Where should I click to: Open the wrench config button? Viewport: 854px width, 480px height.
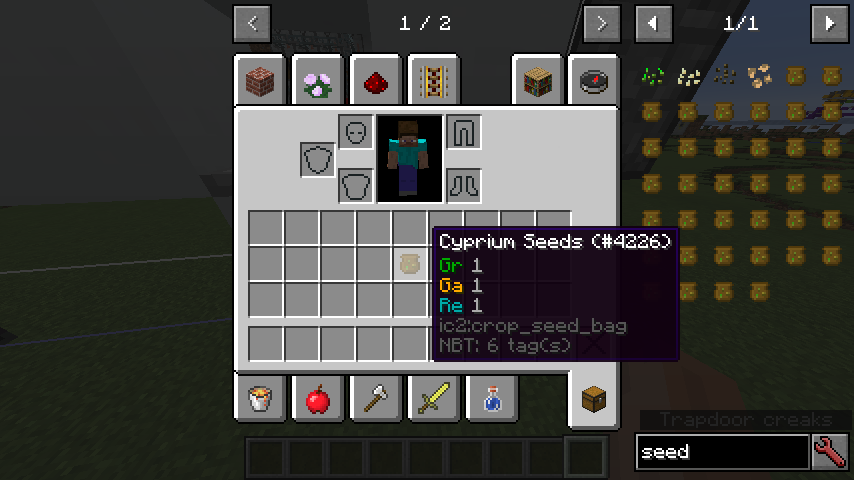(831, 452)
